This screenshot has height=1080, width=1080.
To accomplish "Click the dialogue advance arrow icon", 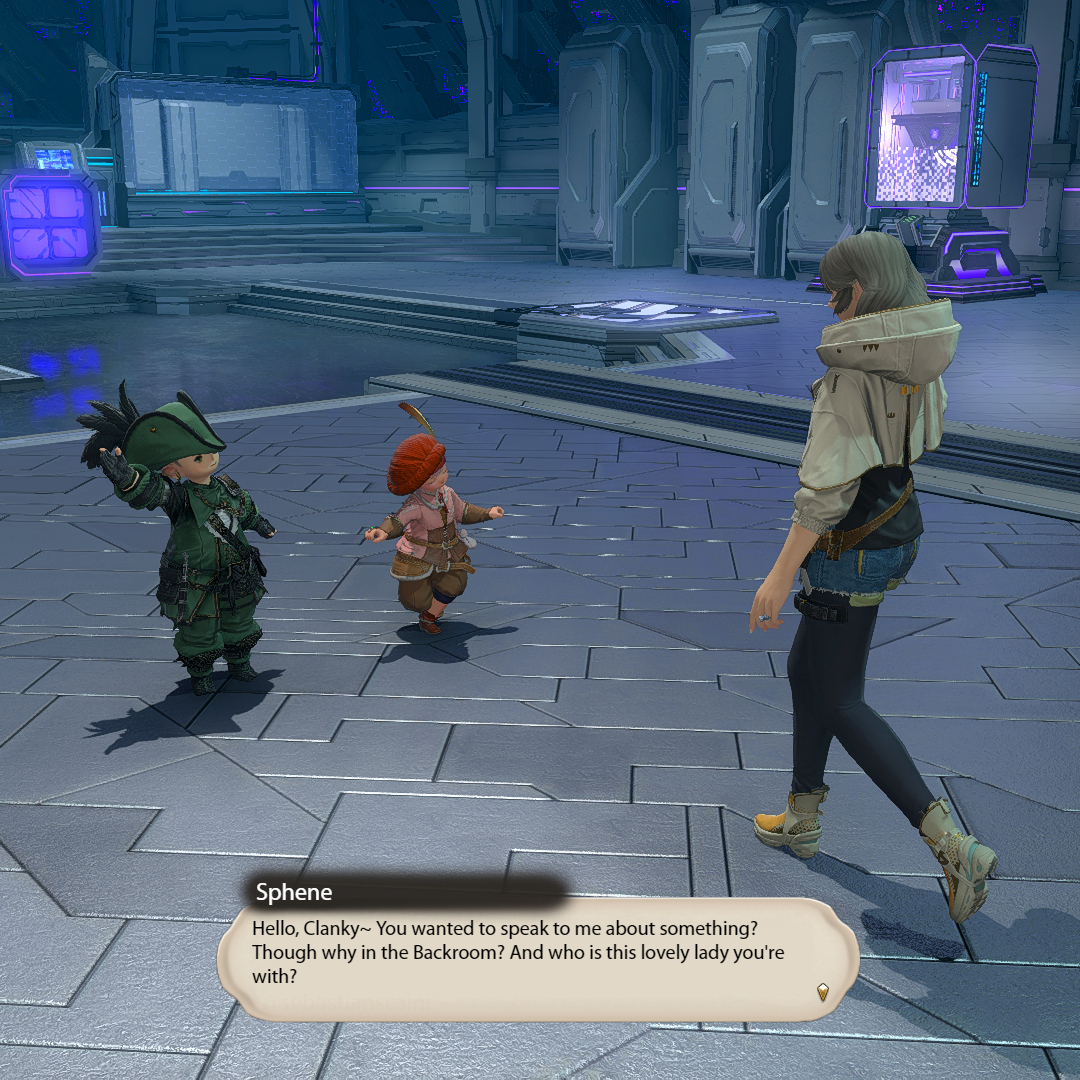I will (822, 991).
